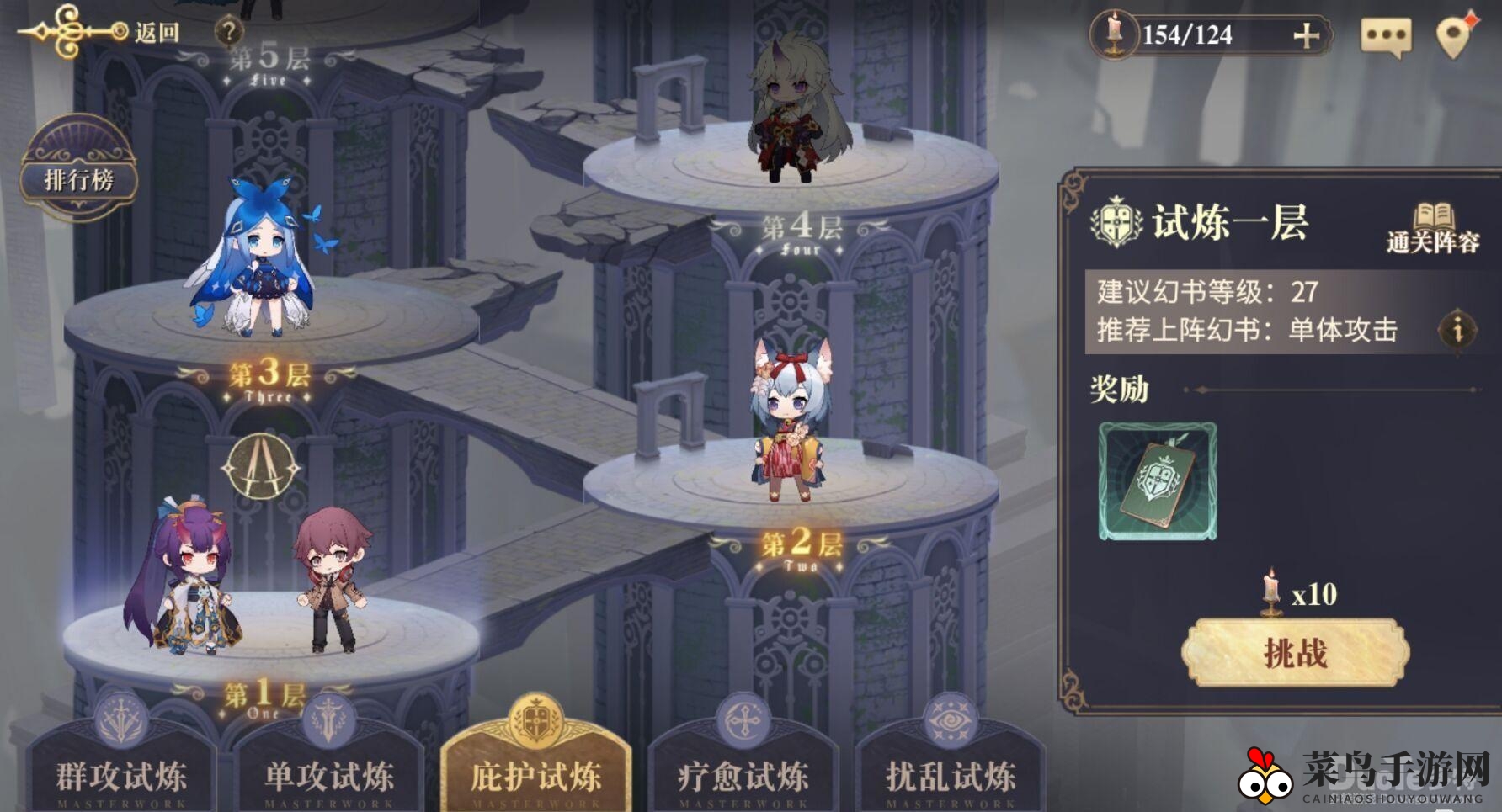This screenshot has width=1502, height=812.
Task: Switch to 群攻试炼 tab
Action: click(x=121, y=774)
